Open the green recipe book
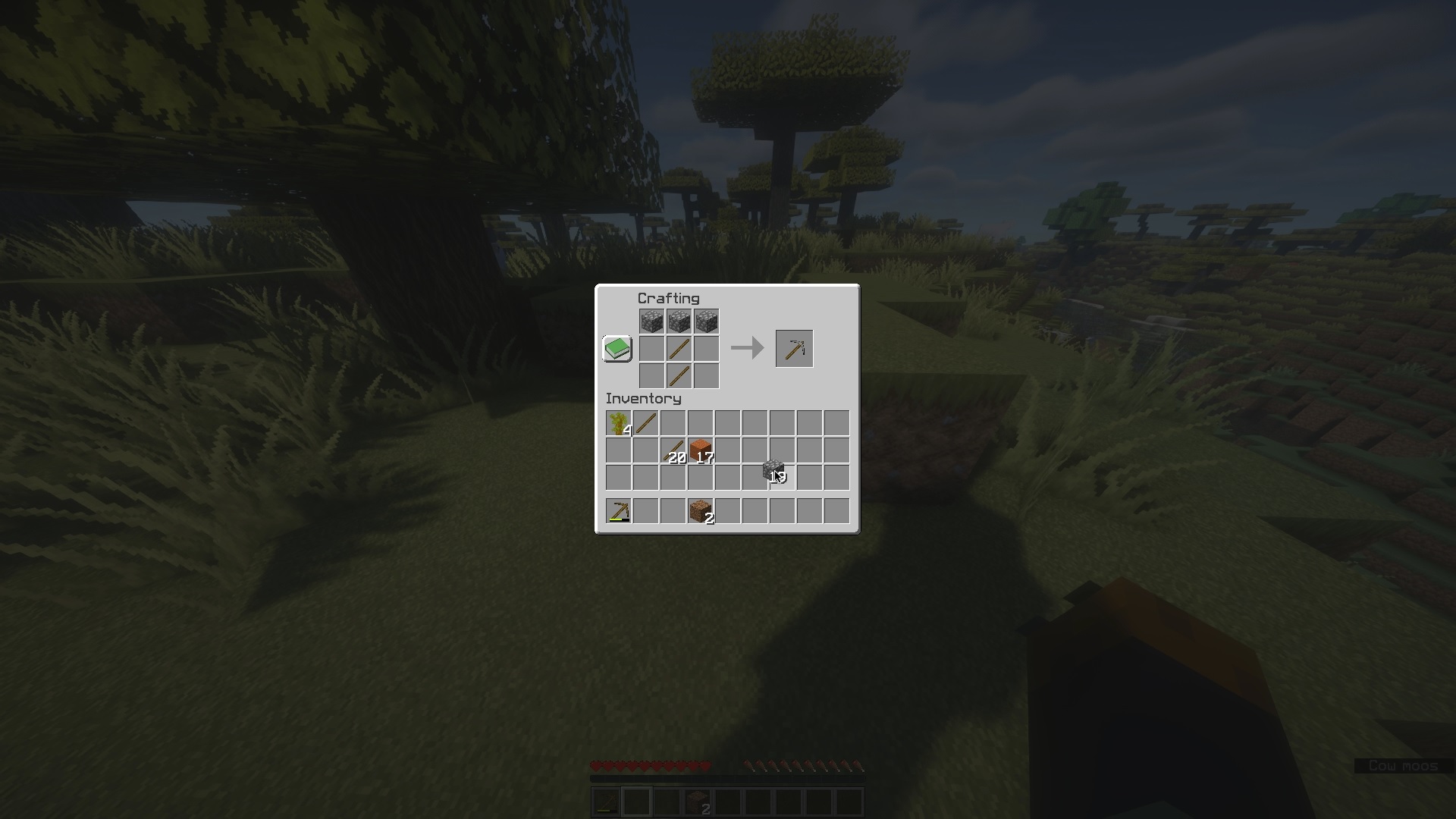Screen dimensions: 1456x819 [616, 348]
